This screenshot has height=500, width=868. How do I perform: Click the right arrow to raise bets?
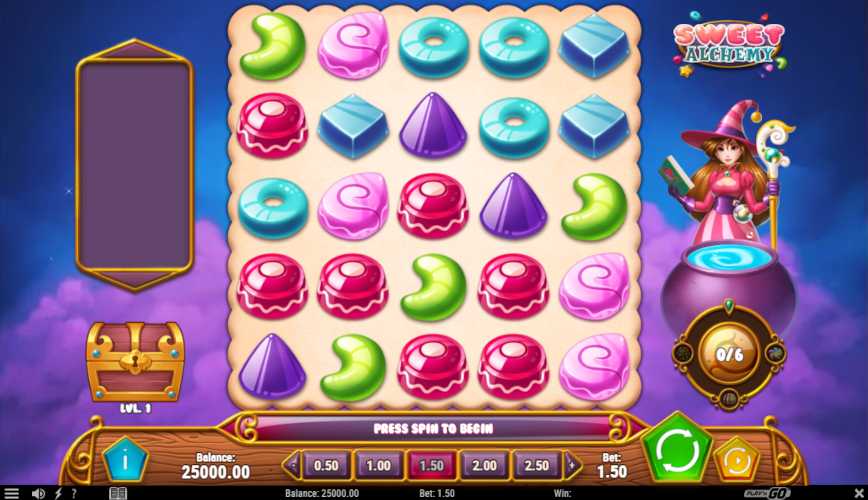[572, 465]
